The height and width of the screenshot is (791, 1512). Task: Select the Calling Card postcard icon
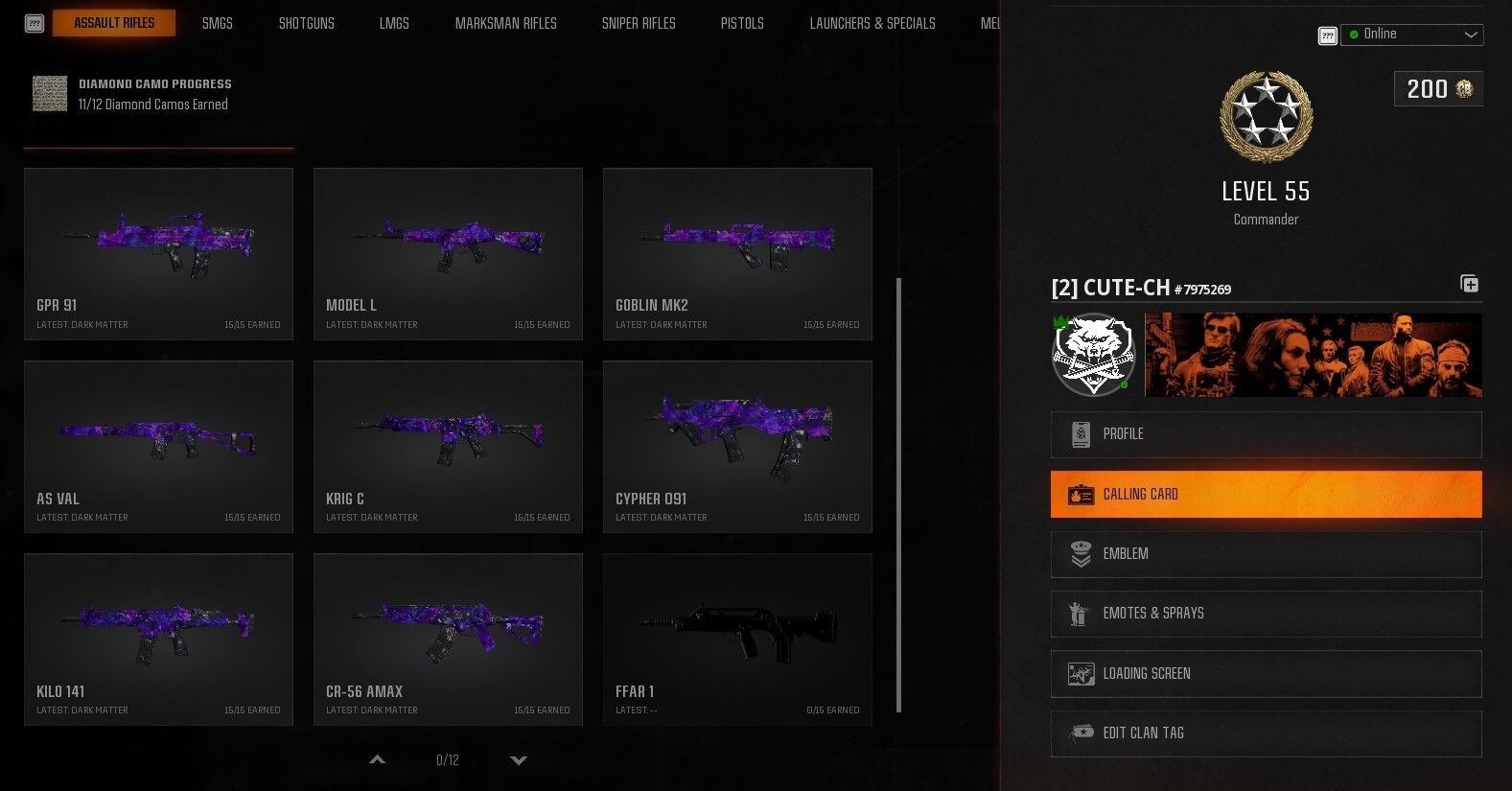point(1082,494)
